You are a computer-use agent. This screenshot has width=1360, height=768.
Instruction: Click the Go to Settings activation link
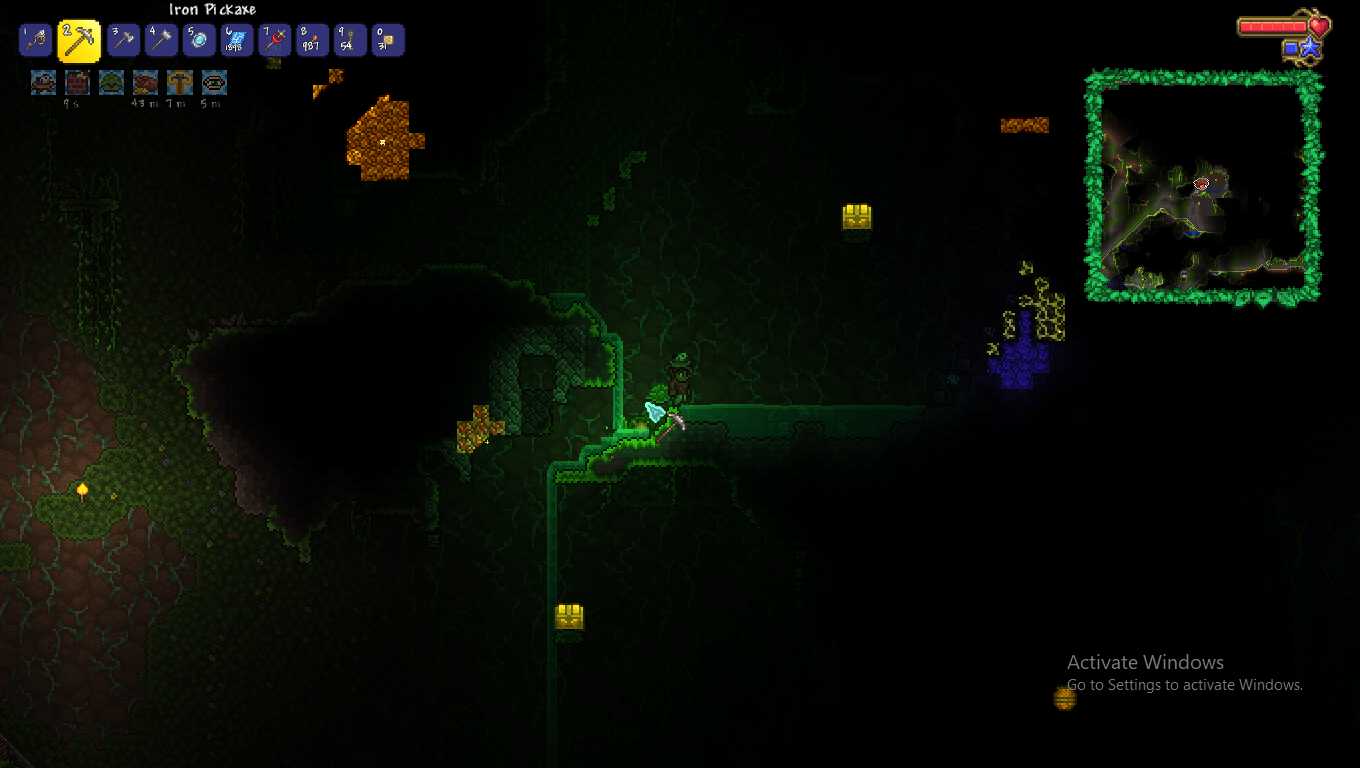1184,685
